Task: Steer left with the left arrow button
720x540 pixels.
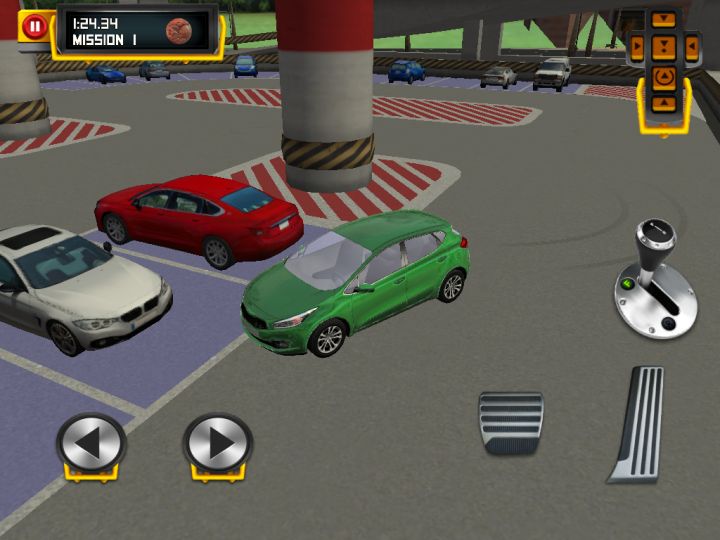Action: tap(91, 441)
